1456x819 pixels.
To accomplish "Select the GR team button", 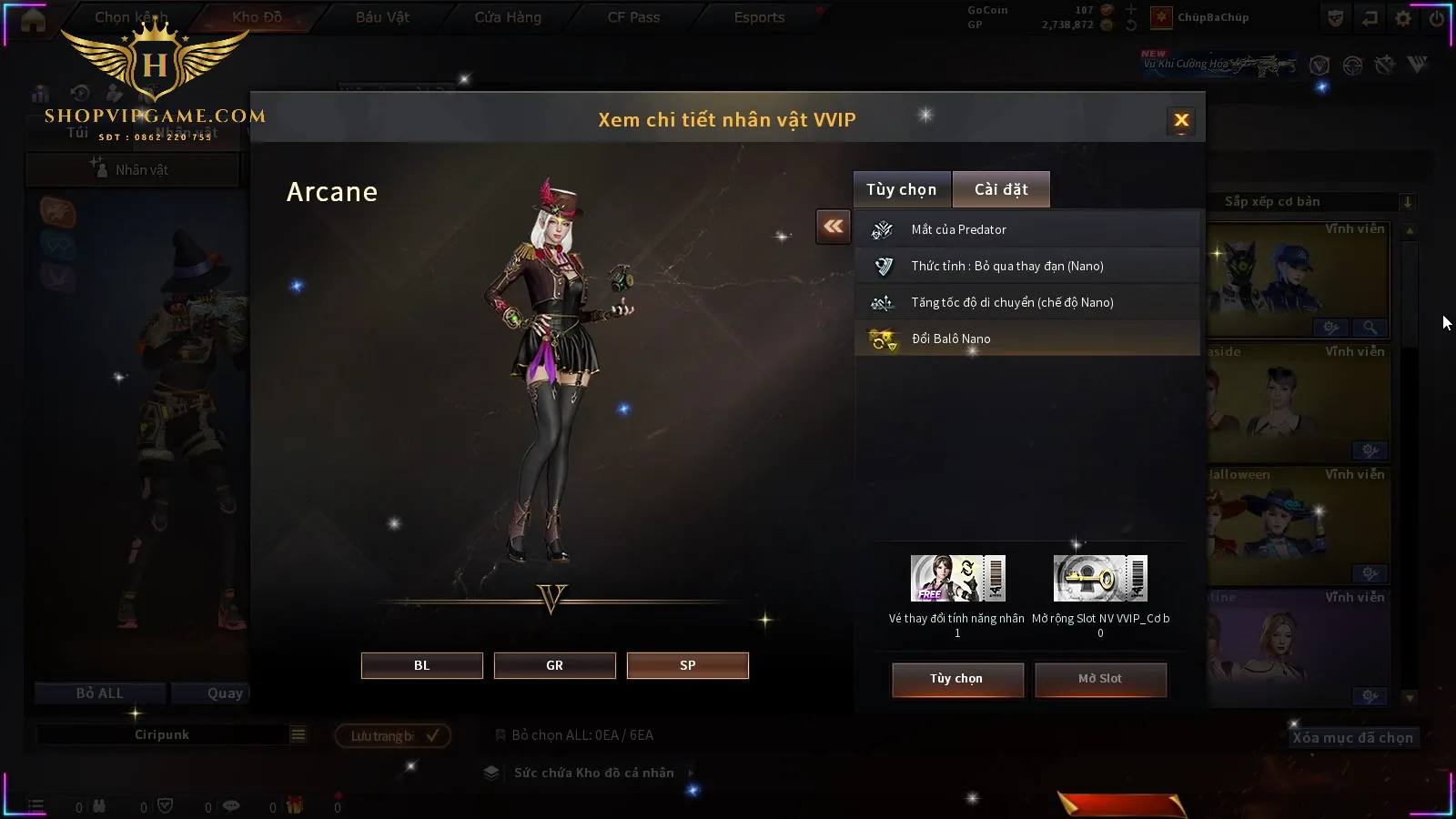I will coord(555,665).
